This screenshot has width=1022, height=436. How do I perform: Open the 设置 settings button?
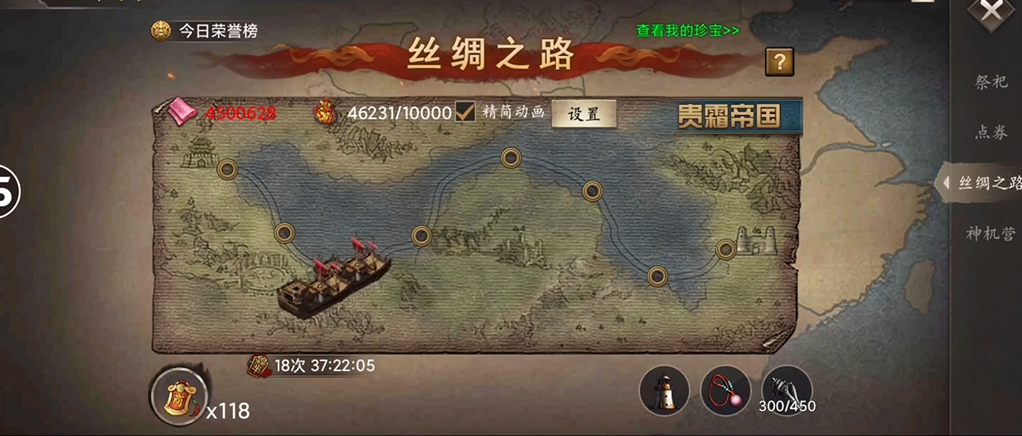coord(584,114)
